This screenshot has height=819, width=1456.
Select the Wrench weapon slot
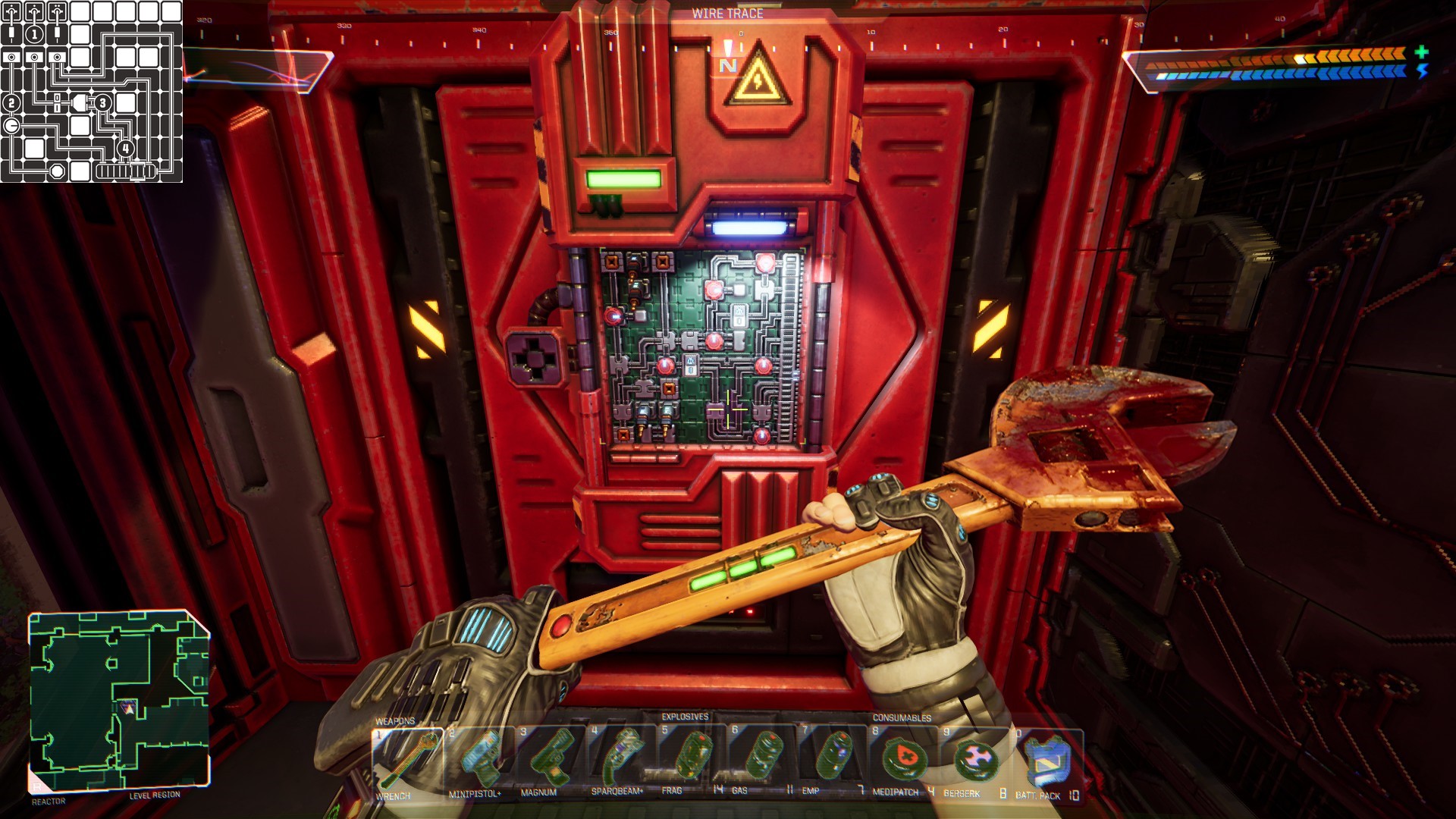tap(407, 760)
